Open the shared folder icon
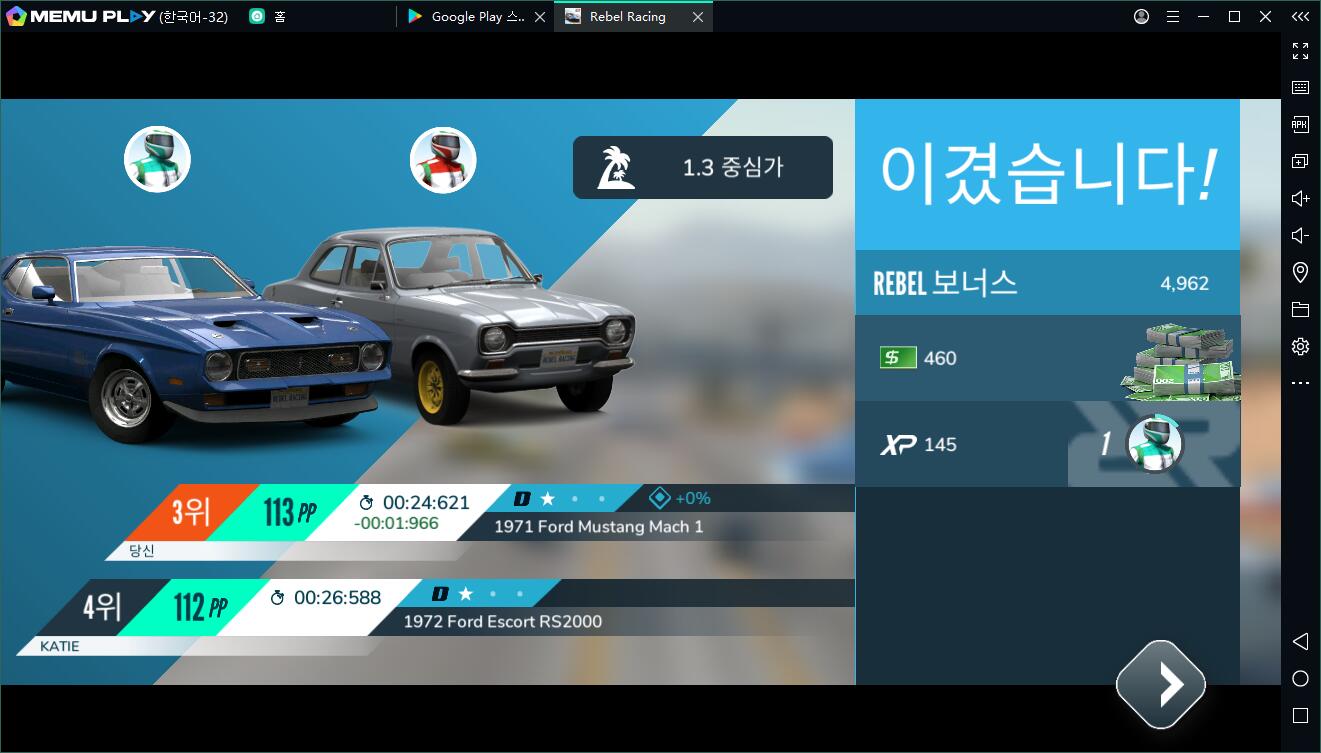Image resolution: width=1321 pixels, height=753 pixels. coord(1300,310)
